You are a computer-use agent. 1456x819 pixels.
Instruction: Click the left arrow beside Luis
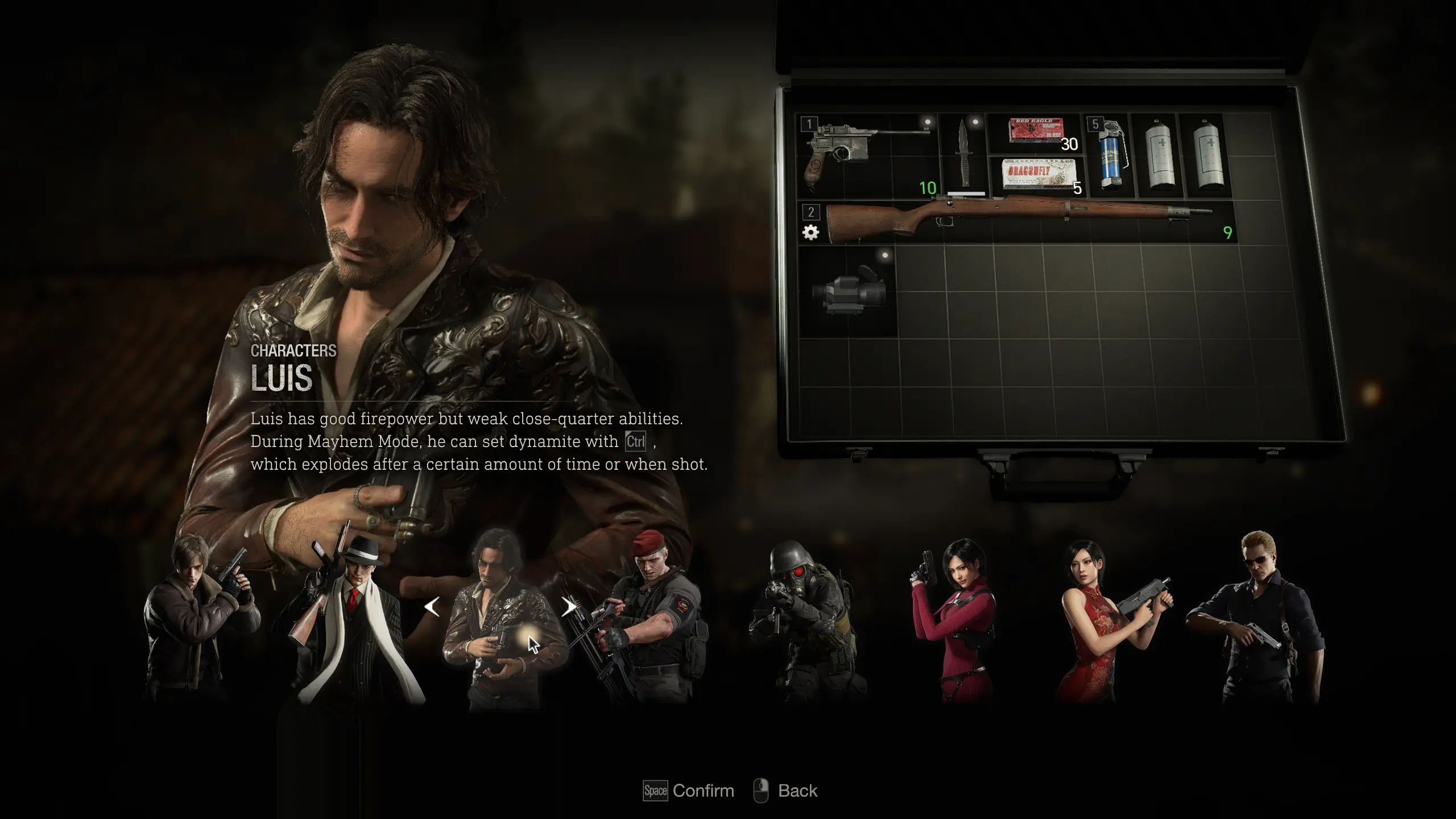click(432, 607)
